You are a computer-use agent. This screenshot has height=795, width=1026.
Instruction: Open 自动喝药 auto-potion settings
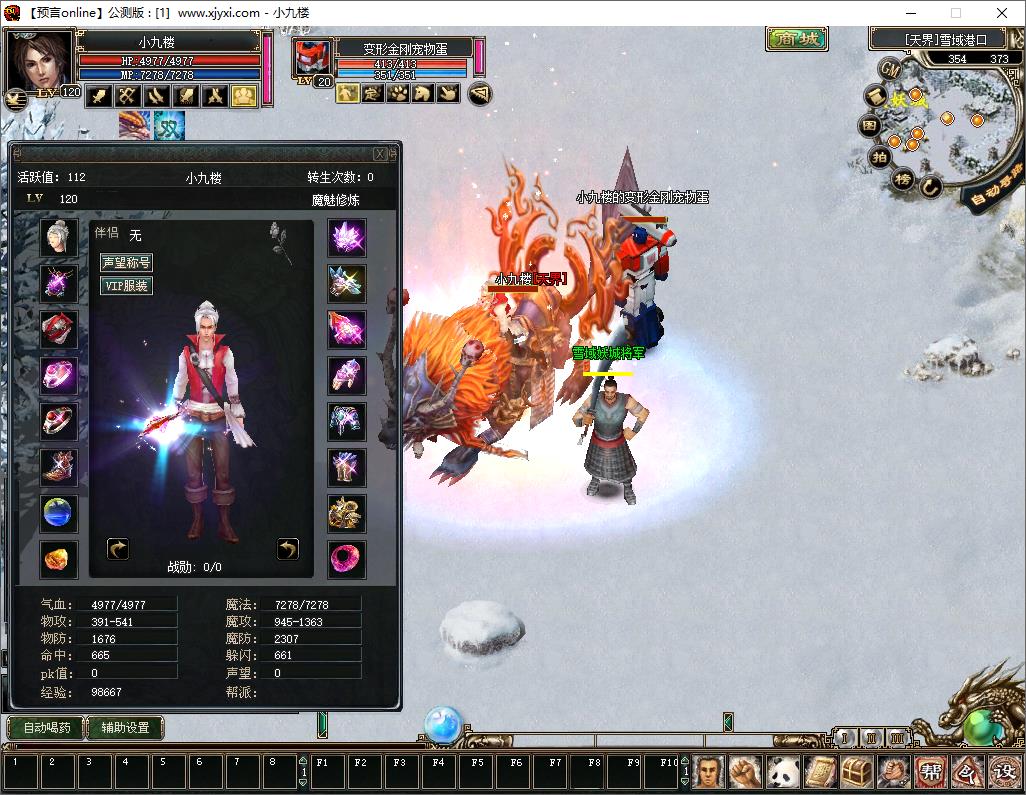45,728
